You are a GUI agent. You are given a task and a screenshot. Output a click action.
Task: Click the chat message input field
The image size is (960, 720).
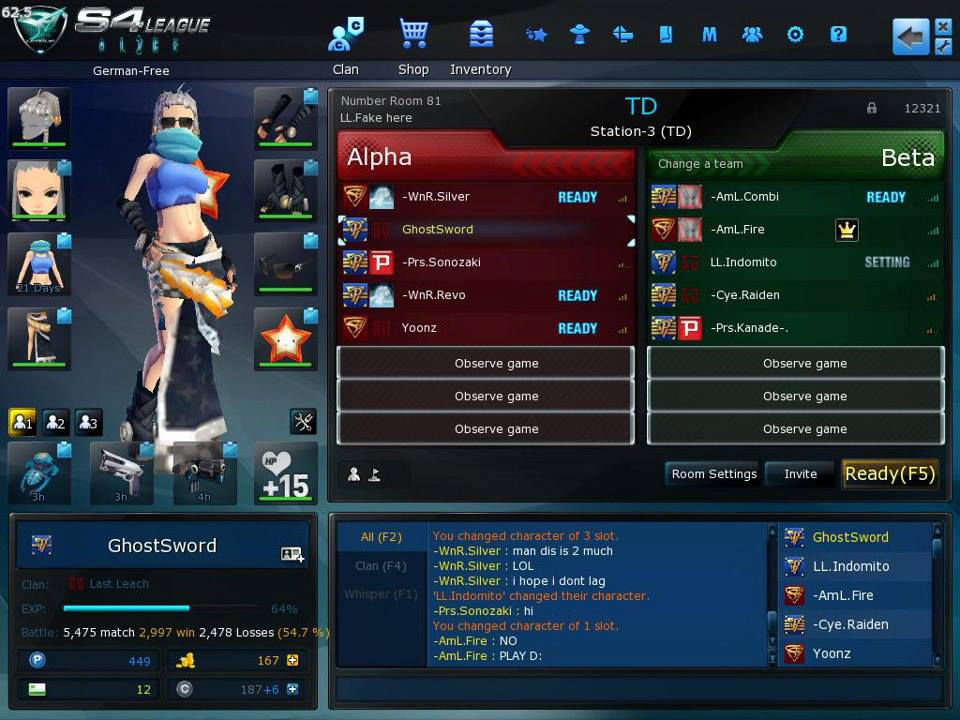coord(638,690)
